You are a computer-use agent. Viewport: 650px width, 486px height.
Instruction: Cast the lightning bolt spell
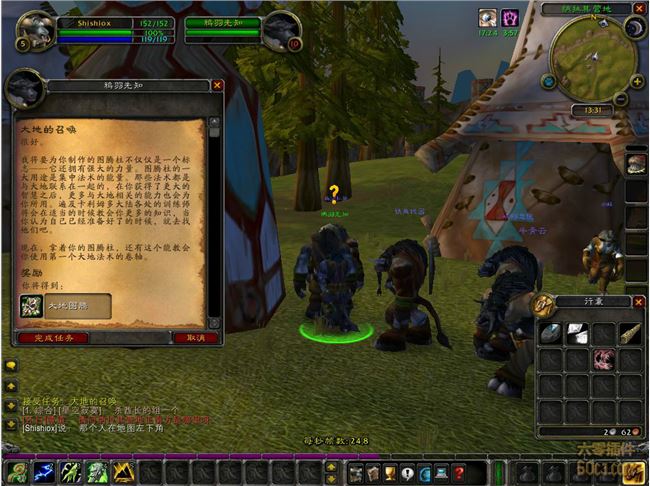tap(44, 472)
